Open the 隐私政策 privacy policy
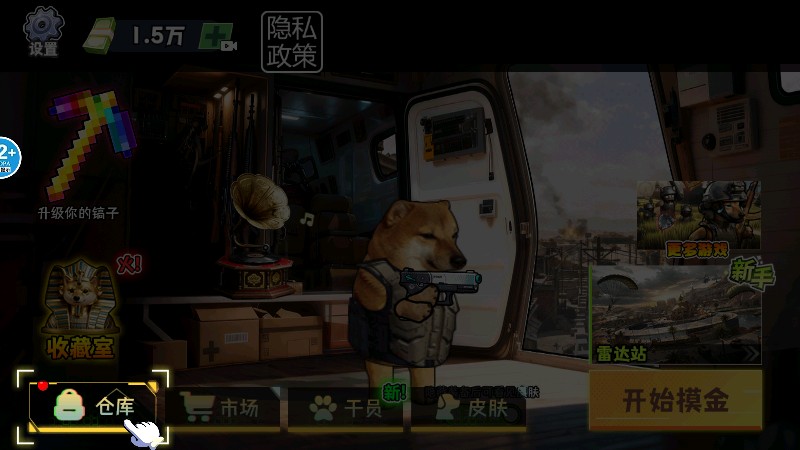This screenshot has height=450, width=800. 292,42
